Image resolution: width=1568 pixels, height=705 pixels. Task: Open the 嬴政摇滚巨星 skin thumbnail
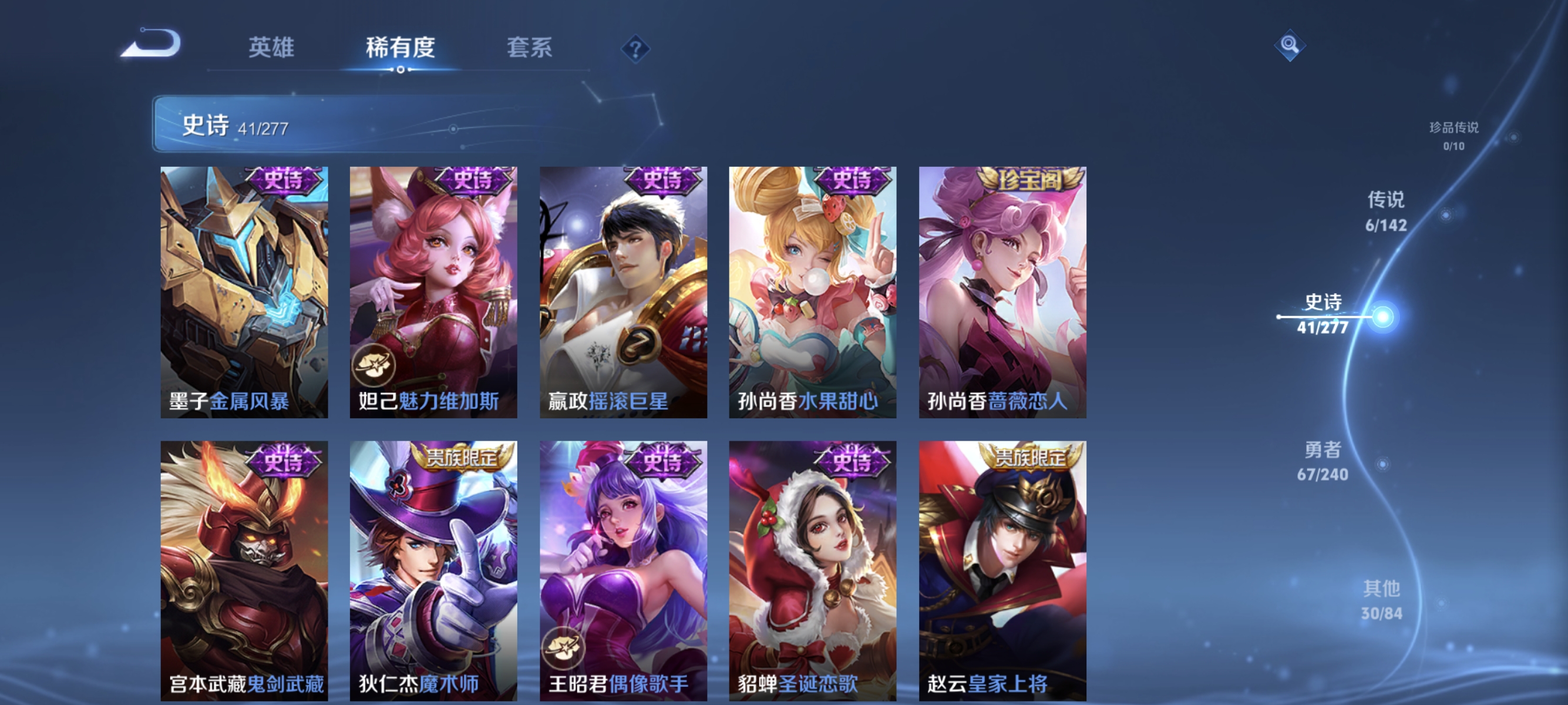click(x=622, y=292)
